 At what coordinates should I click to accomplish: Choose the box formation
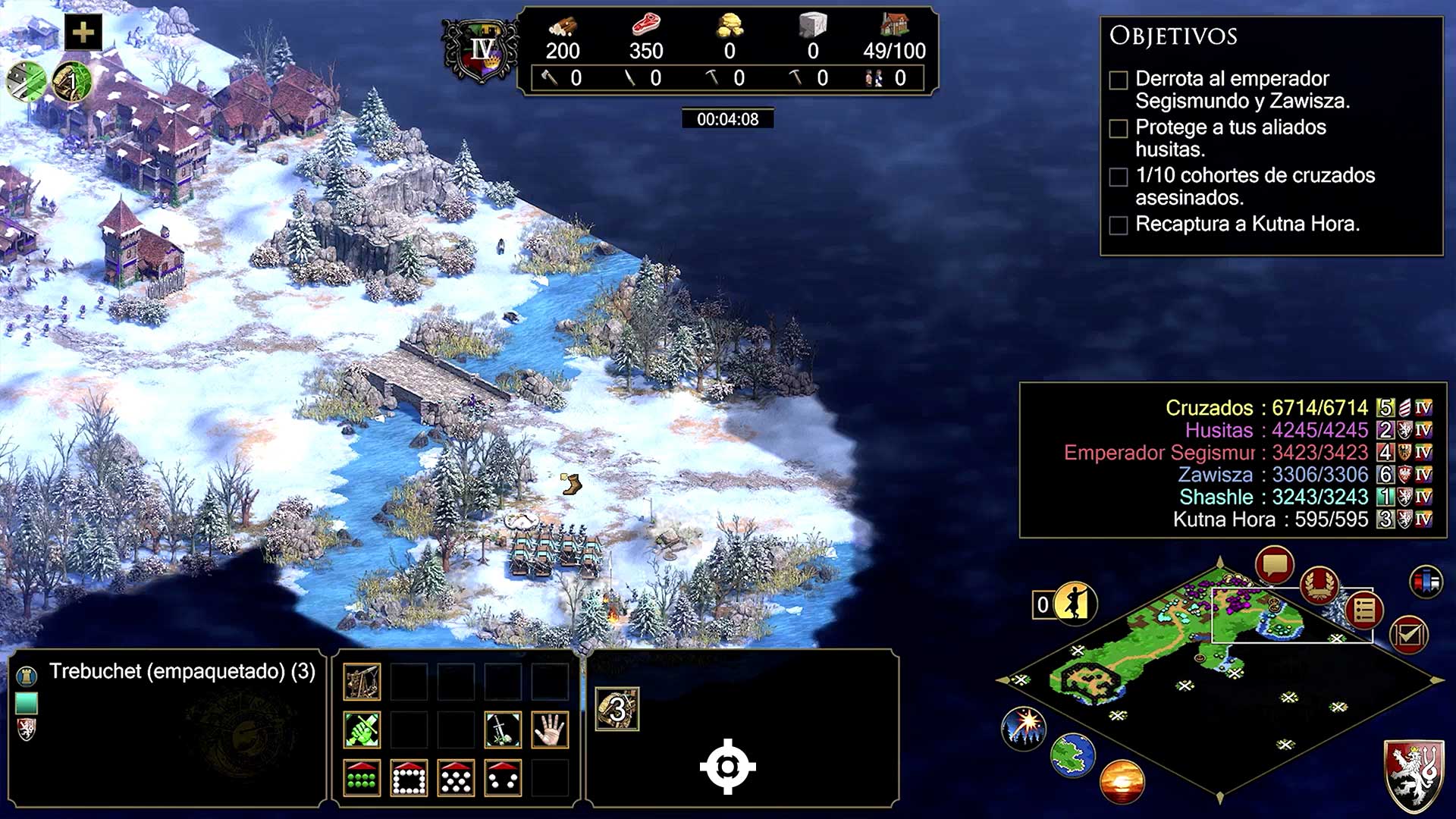tap(409, 778)
